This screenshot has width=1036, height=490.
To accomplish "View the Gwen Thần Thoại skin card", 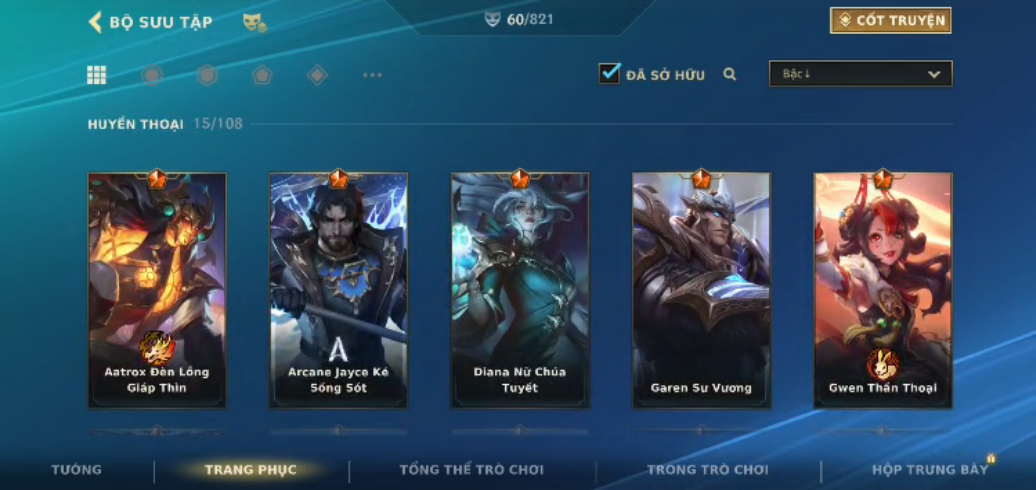I will (x=883, y=290).
